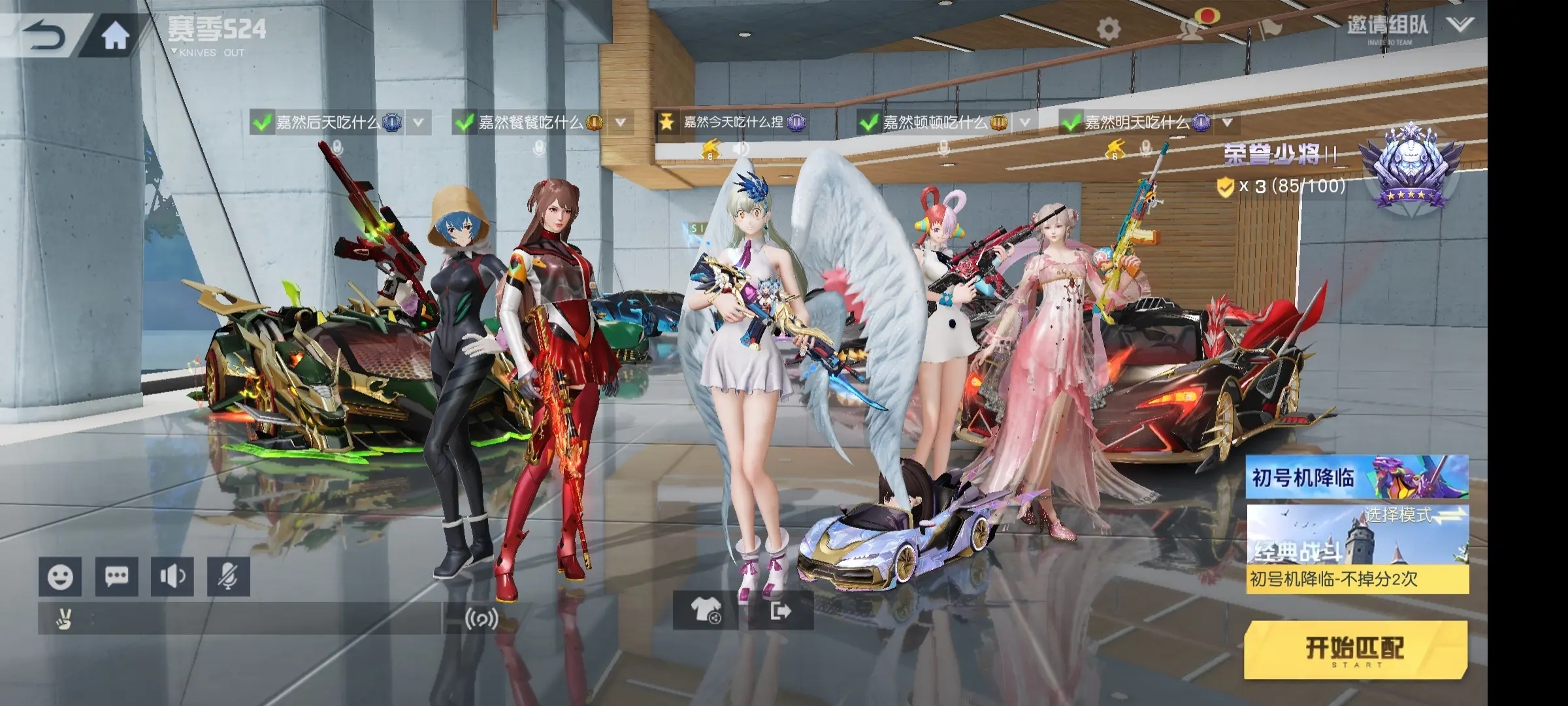The image size is (1568, 706).
Task: Expand dropdown next to 嘉然后天吃什么
Action: tap(418, 122)
